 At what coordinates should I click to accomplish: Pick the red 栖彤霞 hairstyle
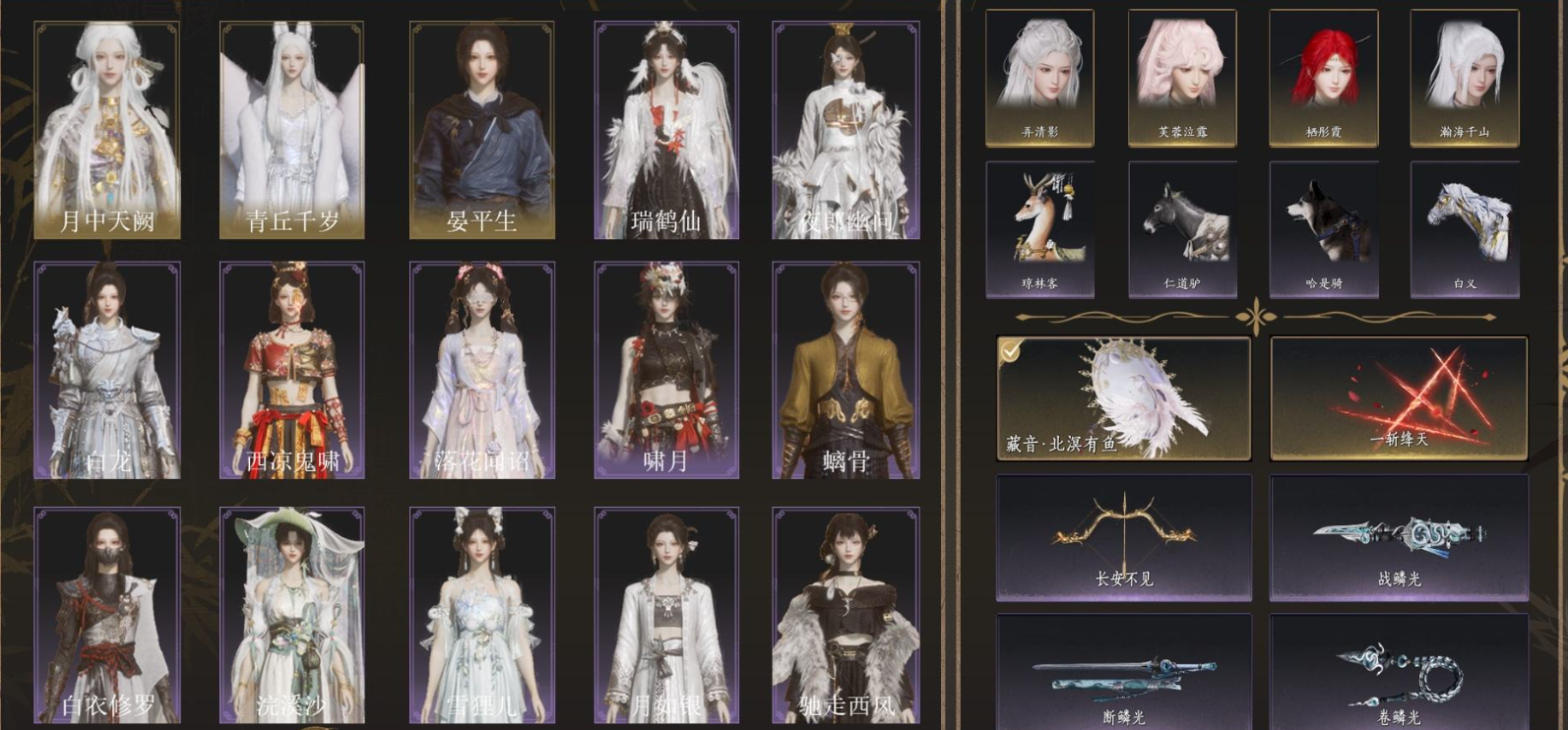click(1324, 74)
